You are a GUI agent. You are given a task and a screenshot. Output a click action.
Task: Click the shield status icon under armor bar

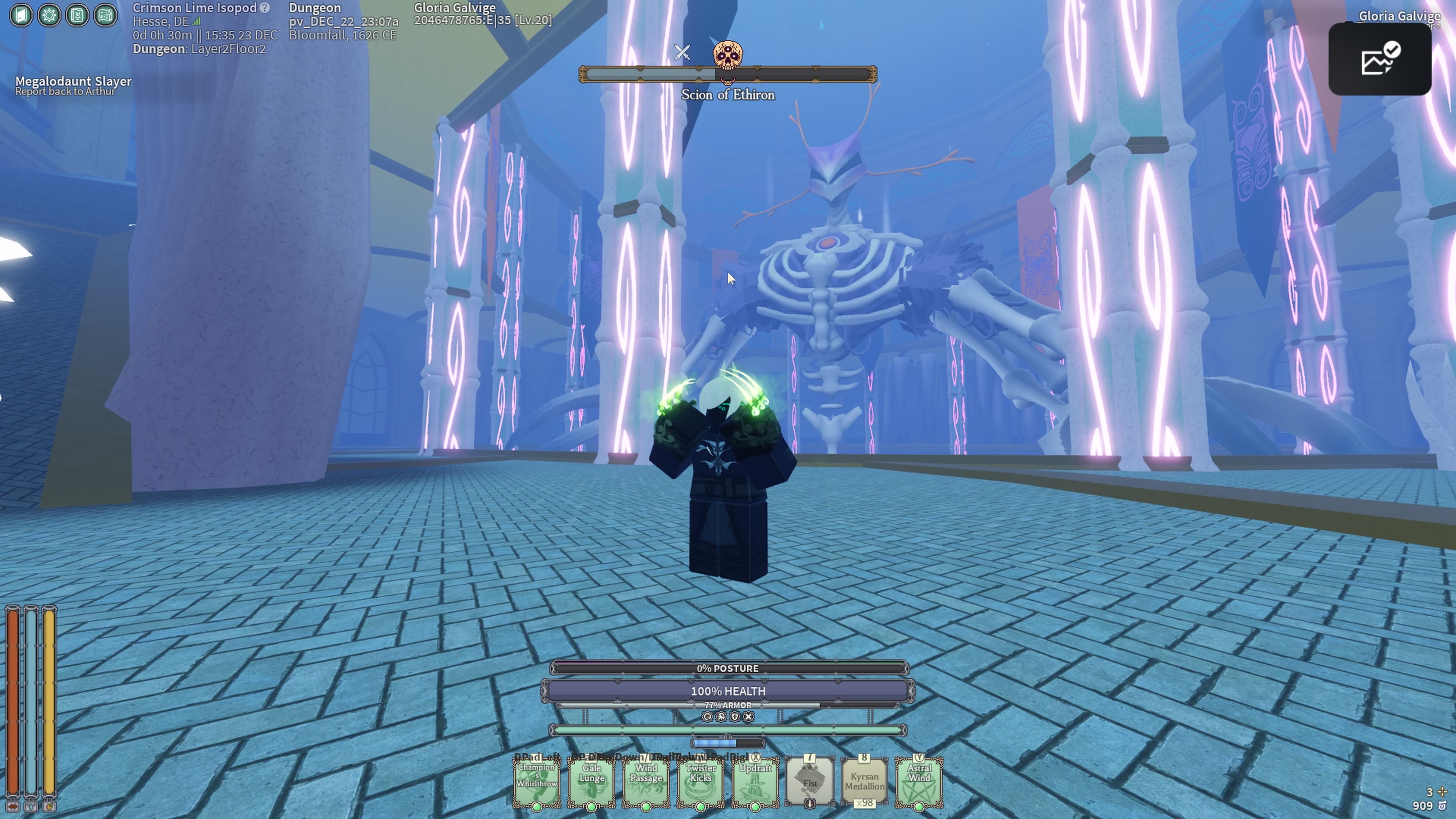735,717
